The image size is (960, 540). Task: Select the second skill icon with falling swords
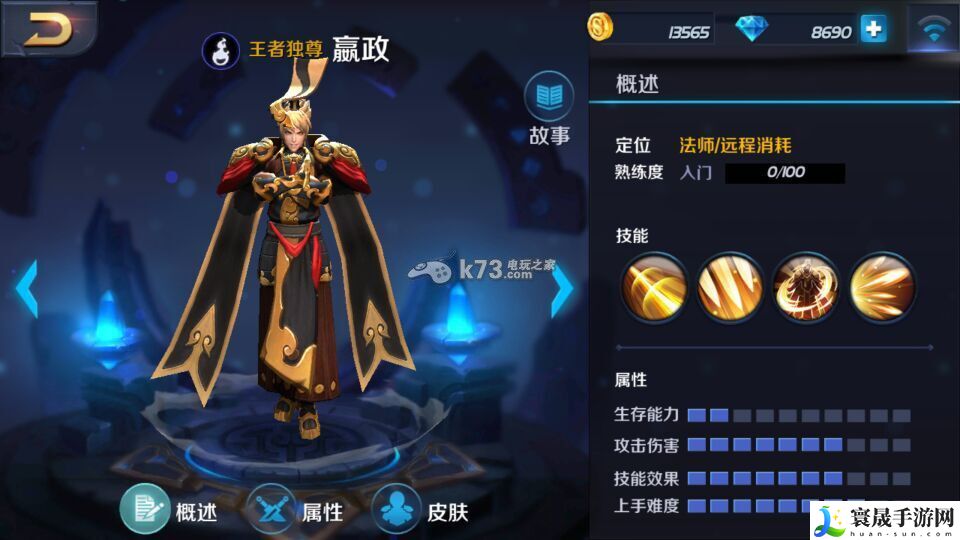pos(730,288)
